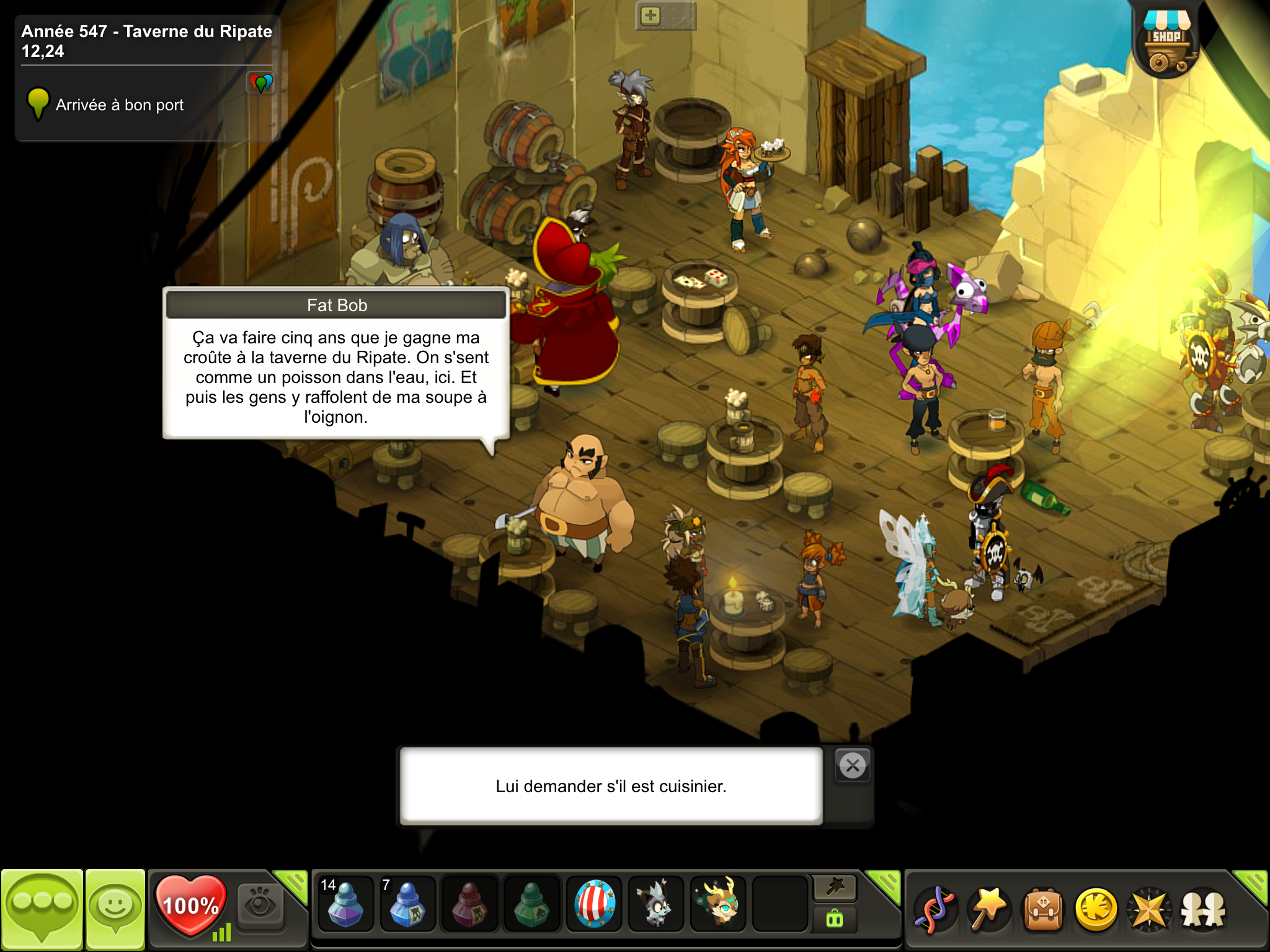The image size is (1270, 952).
Task: Select the grey wolf pet slot
Action: [656, 905]
